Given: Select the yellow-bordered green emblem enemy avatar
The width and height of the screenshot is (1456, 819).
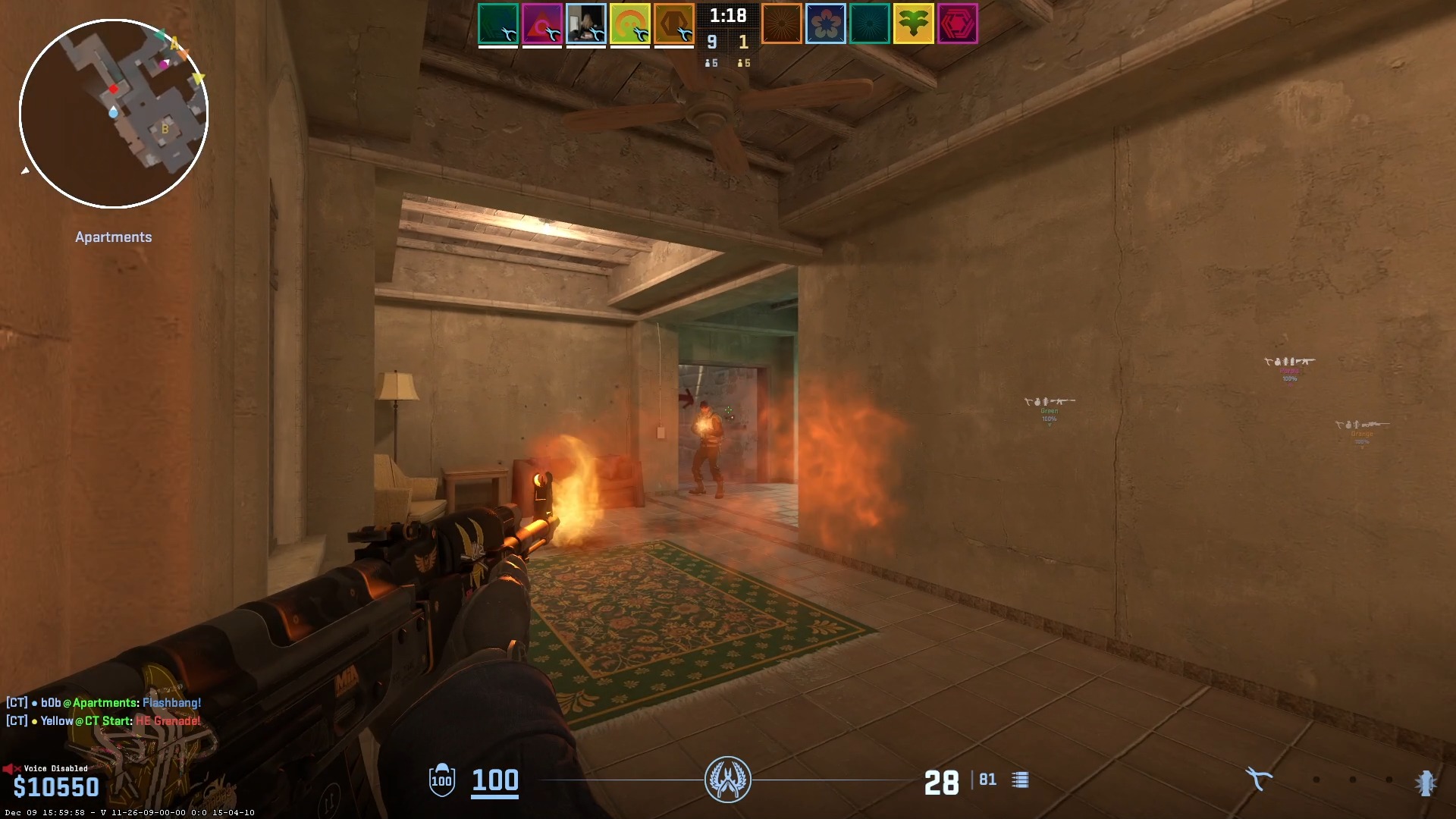Looking at the screenshot, I should tap(913, 24).
